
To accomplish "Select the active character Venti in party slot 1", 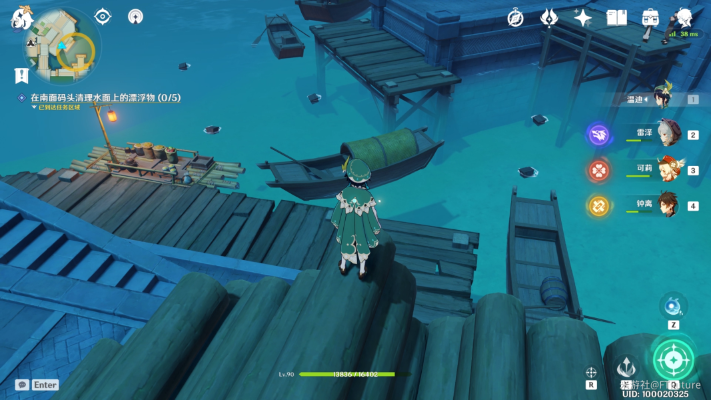I will click(x=662, y=97).
